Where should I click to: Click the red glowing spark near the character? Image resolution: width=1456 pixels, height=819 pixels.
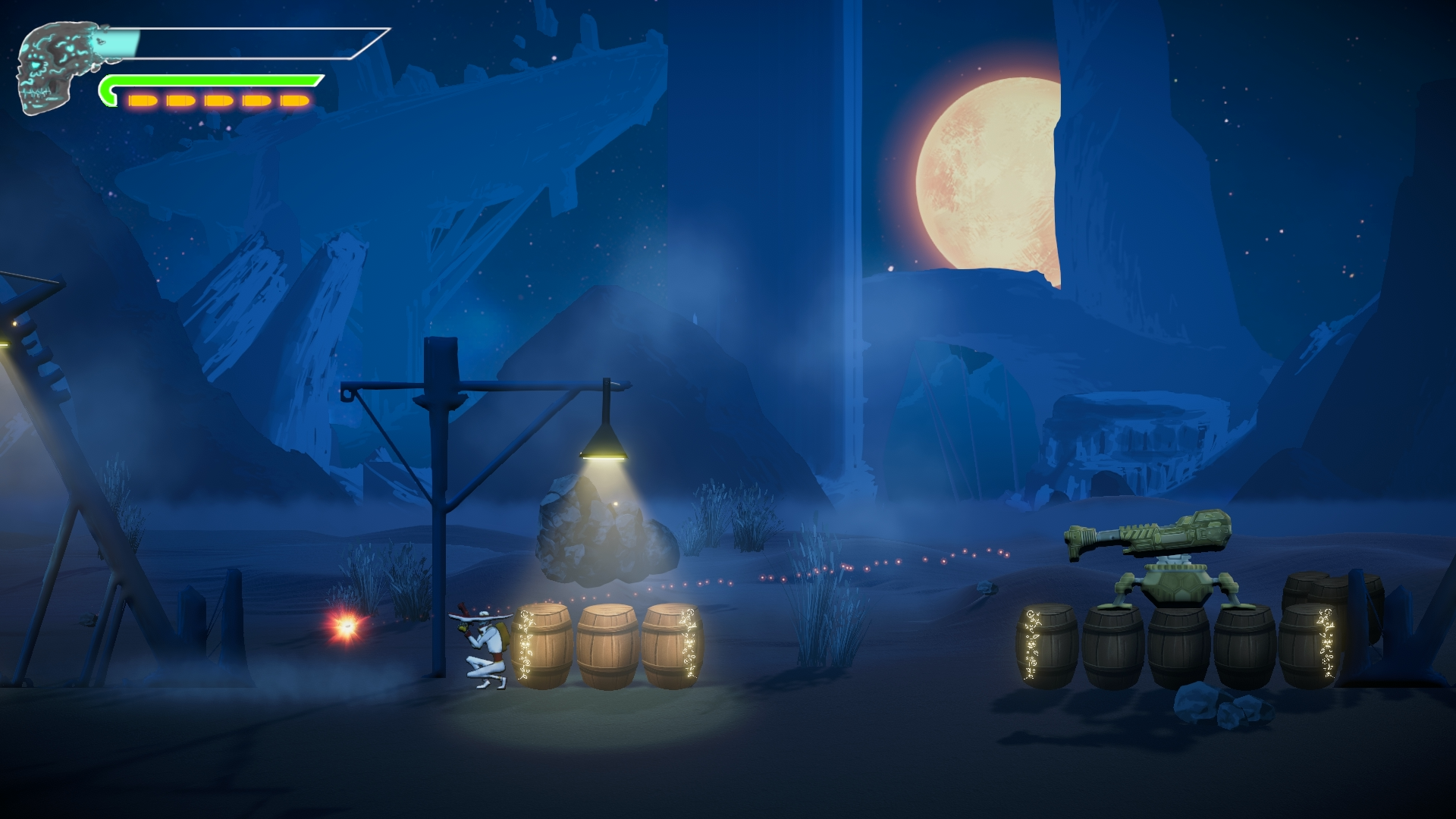click(x=346, y=627)
